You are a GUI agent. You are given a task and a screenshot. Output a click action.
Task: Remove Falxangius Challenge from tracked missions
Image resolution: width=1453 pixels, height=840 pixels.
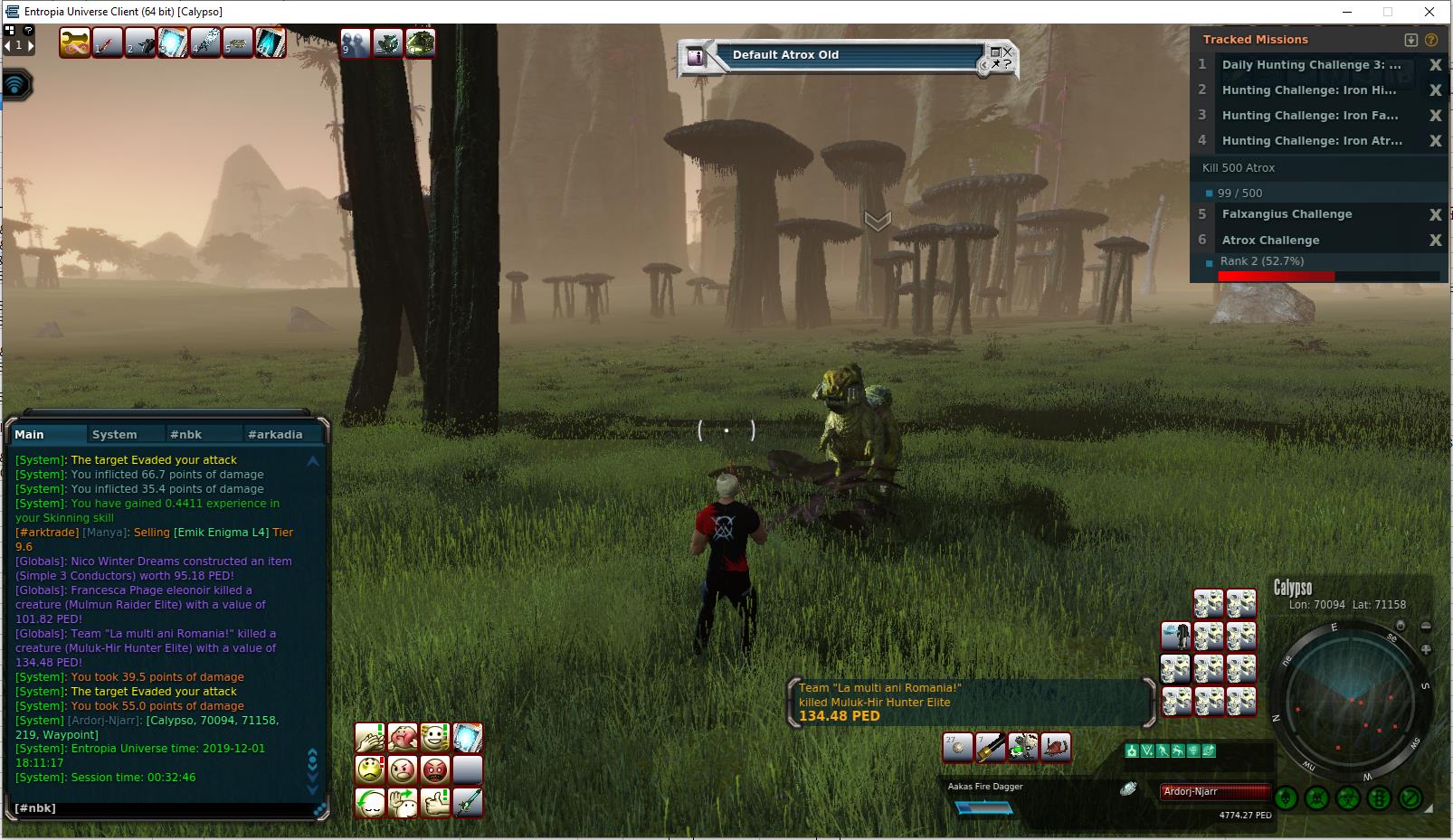(x=1435, y=215)
